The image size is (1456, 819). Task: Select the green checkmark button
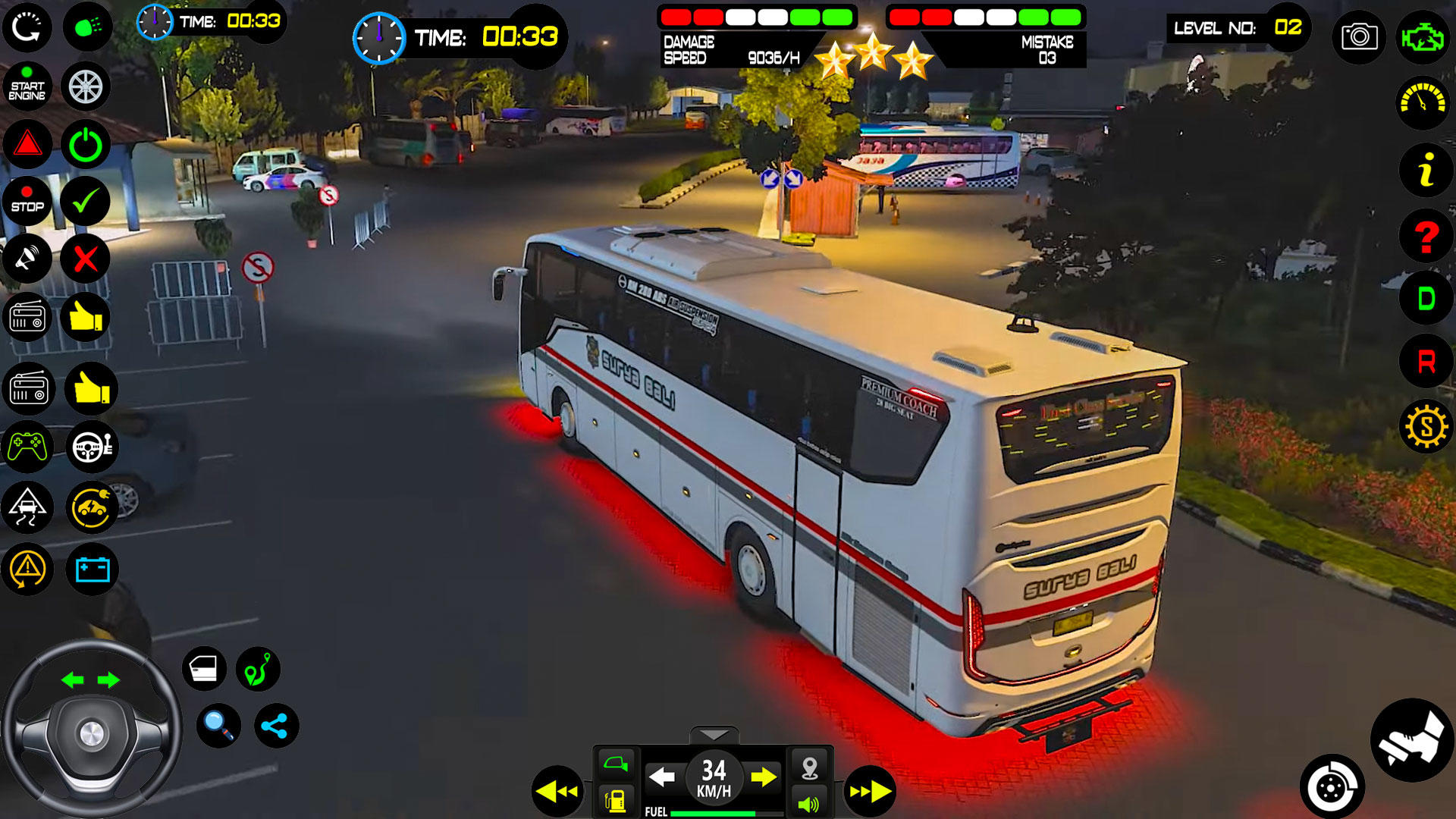85,202
